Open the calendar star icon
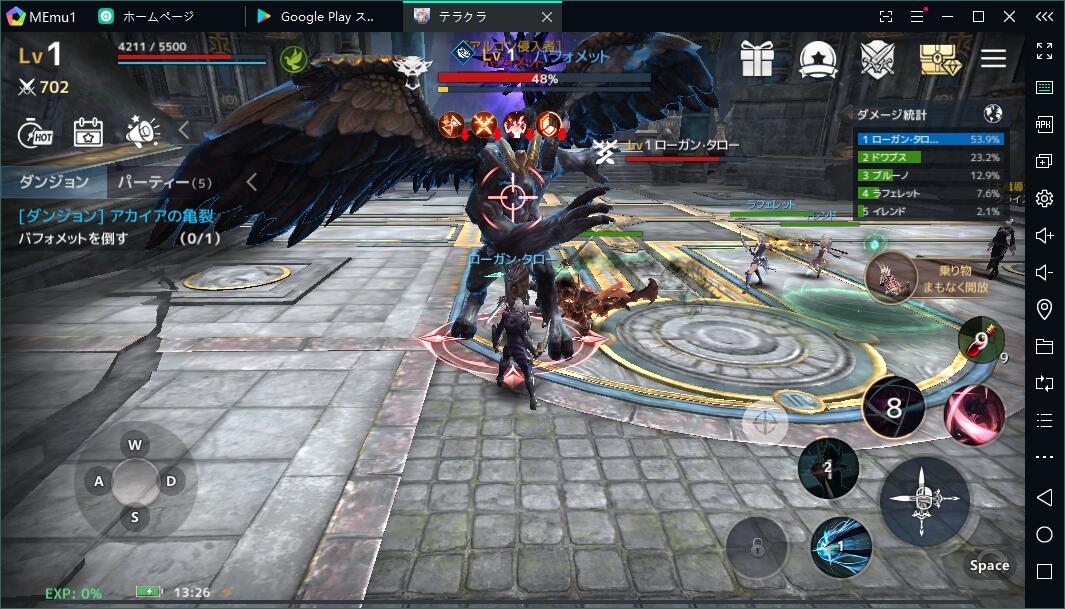Viewport: 1065px width, 609px height. tap(88, 132)
